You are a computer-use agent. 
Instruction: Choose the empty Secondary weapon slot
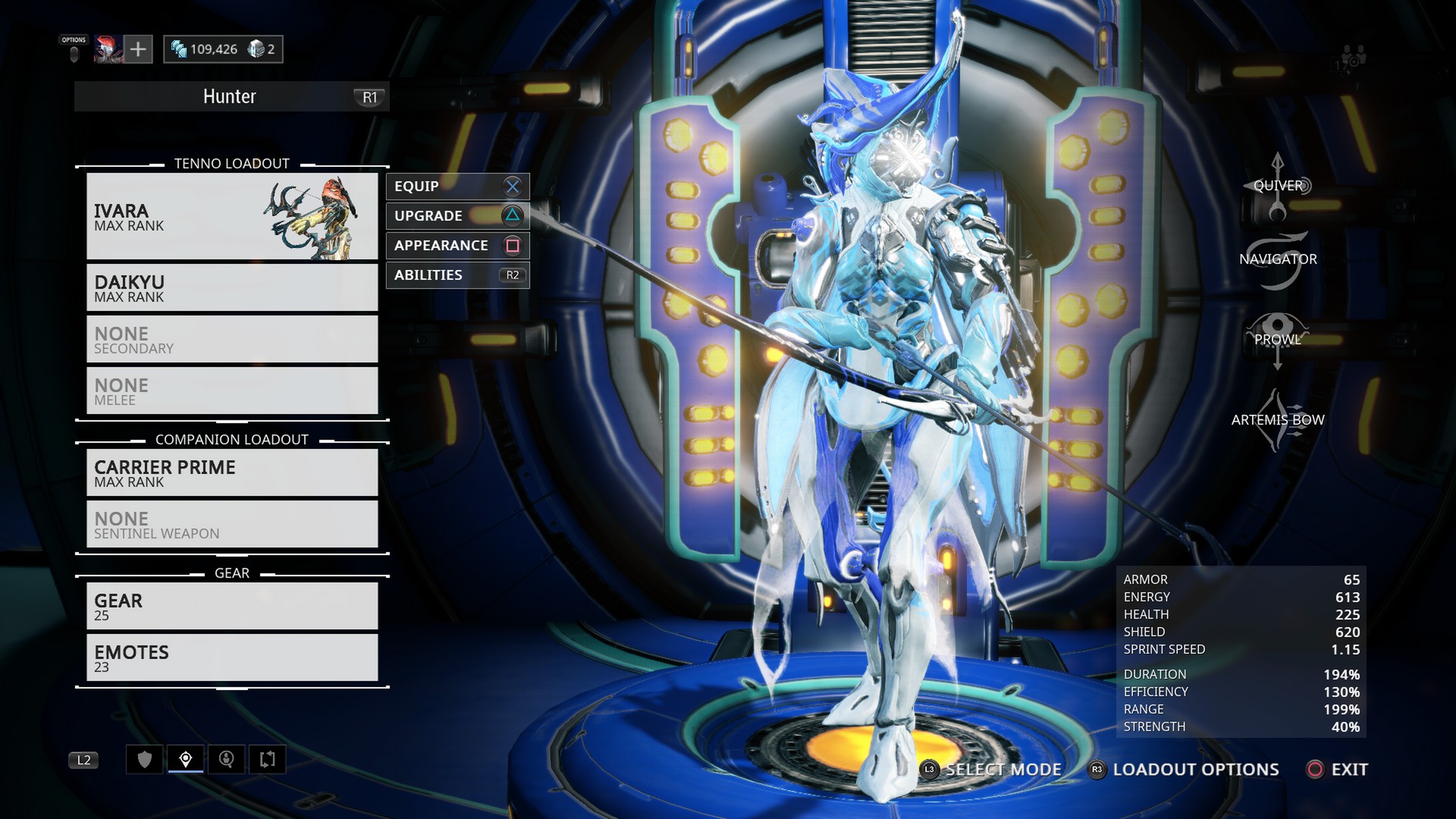tap(232, 340)
